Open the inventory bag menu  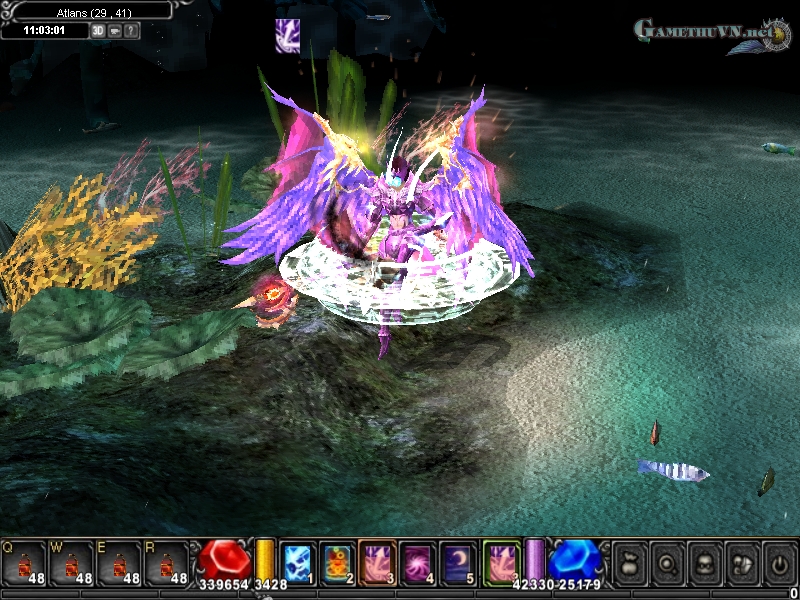628,561
